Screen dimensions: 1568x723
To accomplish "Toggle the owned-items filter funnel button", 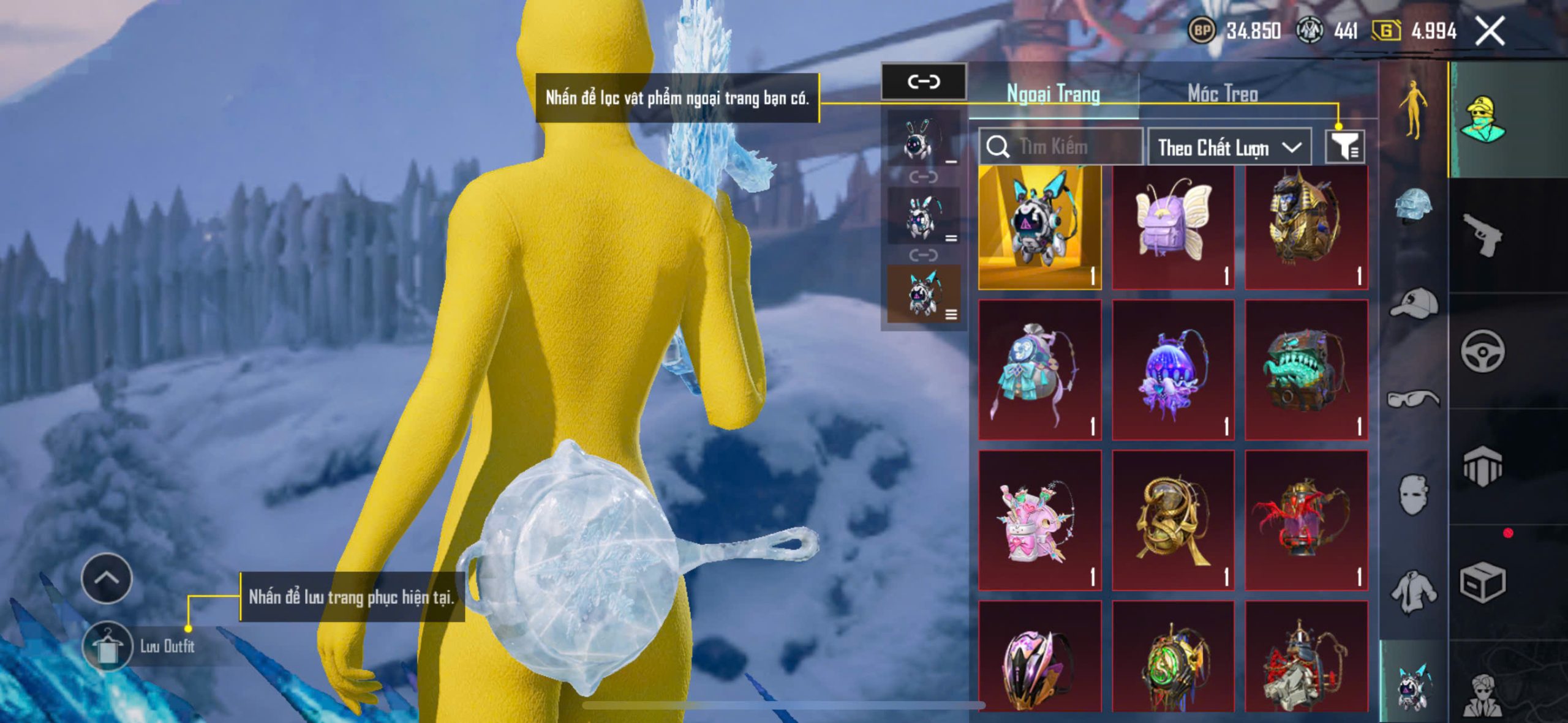I will [1344, 147].
